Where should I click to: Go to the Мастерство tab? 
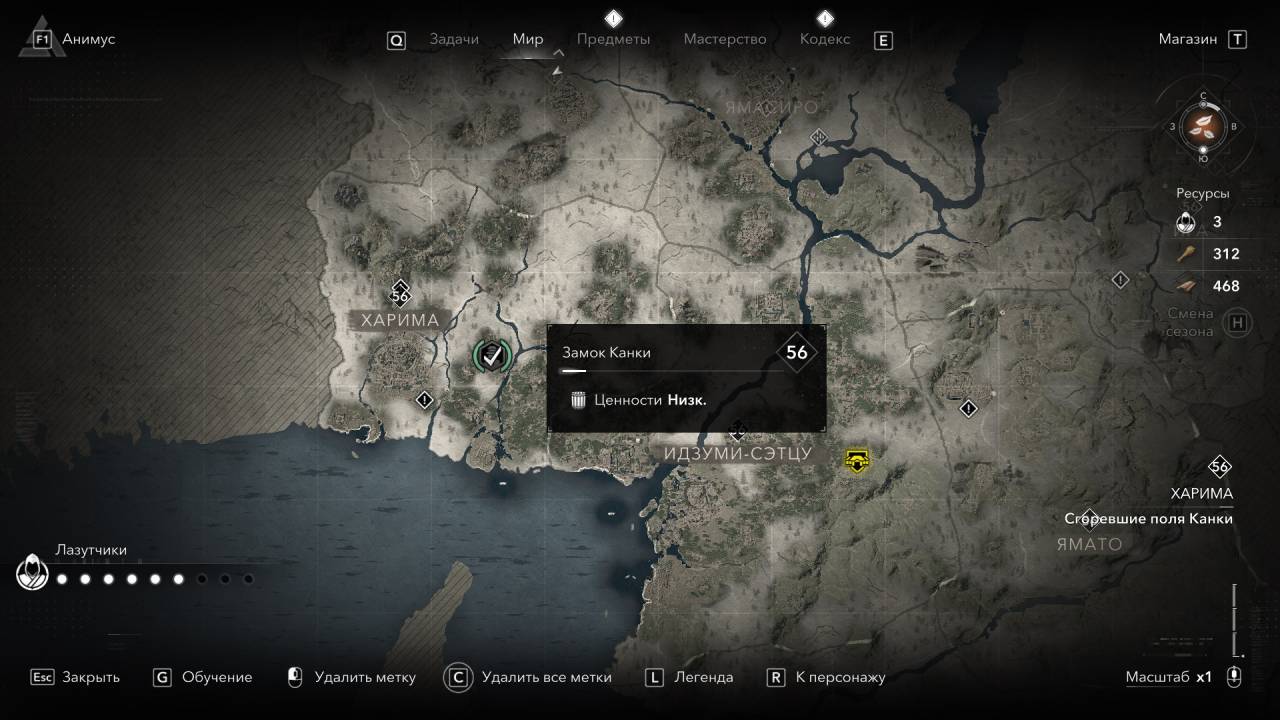(725, 39)
